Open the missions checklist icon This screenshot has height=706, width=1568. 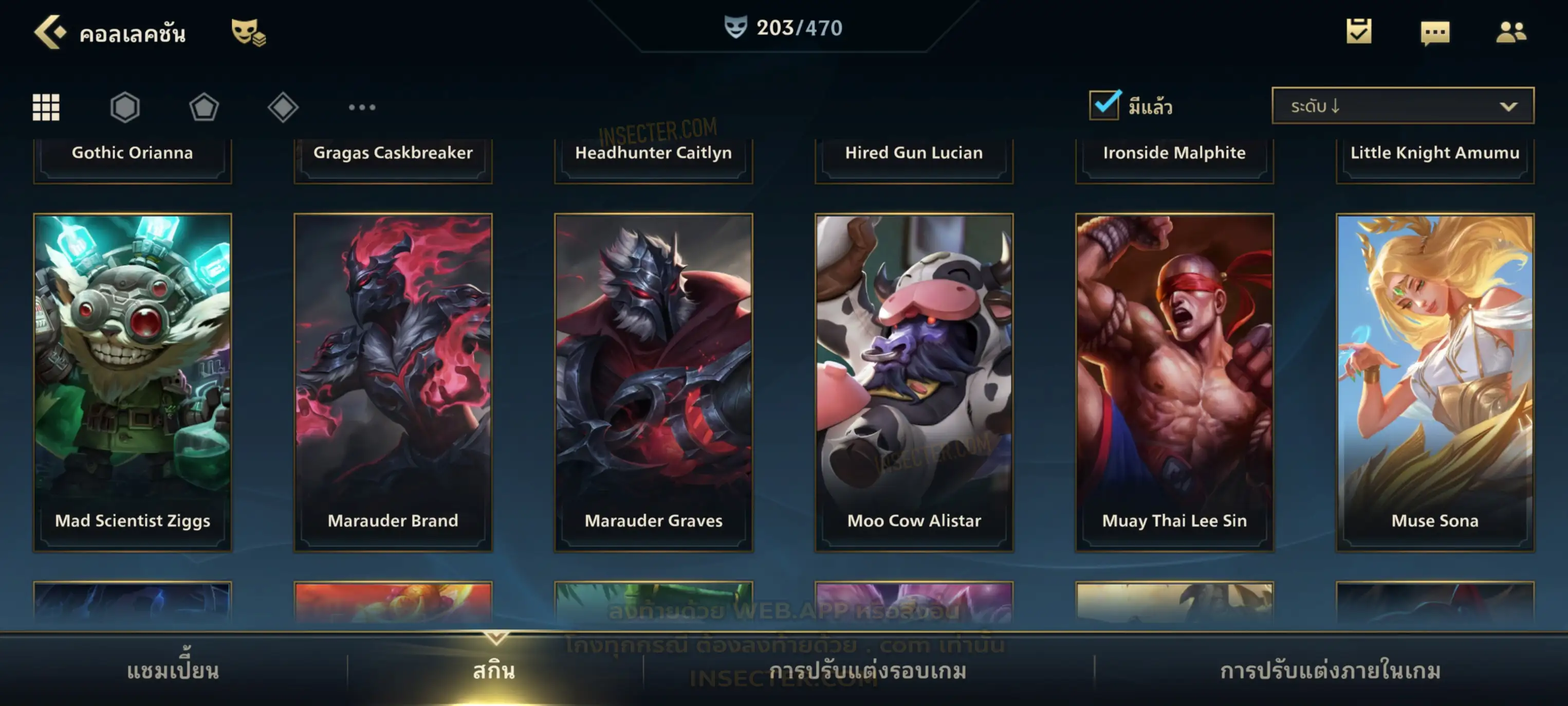click(1358, 32)
